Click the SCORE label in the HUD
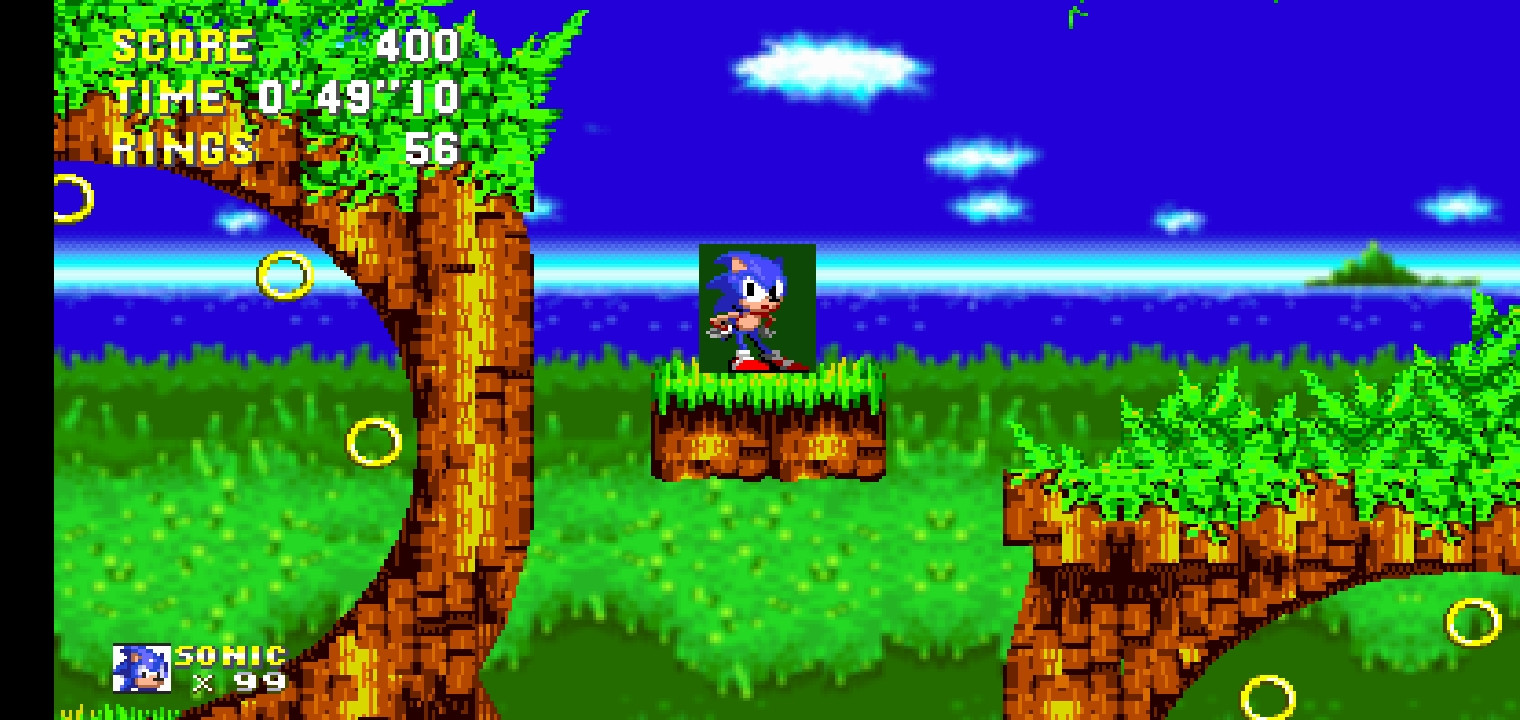This screenshot has width=1520, height=720. tap(185, 45)
